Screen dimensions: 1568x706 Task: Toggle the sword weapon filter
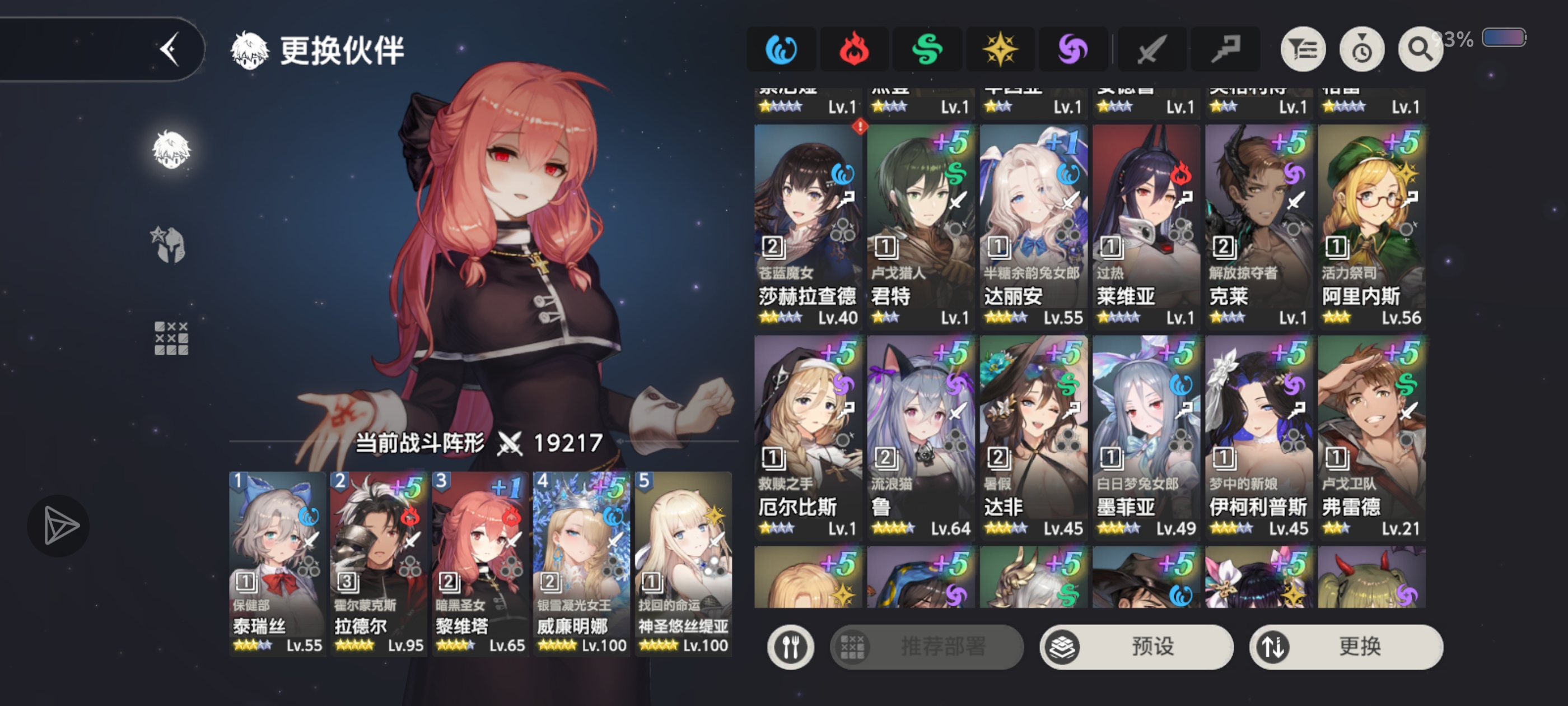click(1150, 49)
